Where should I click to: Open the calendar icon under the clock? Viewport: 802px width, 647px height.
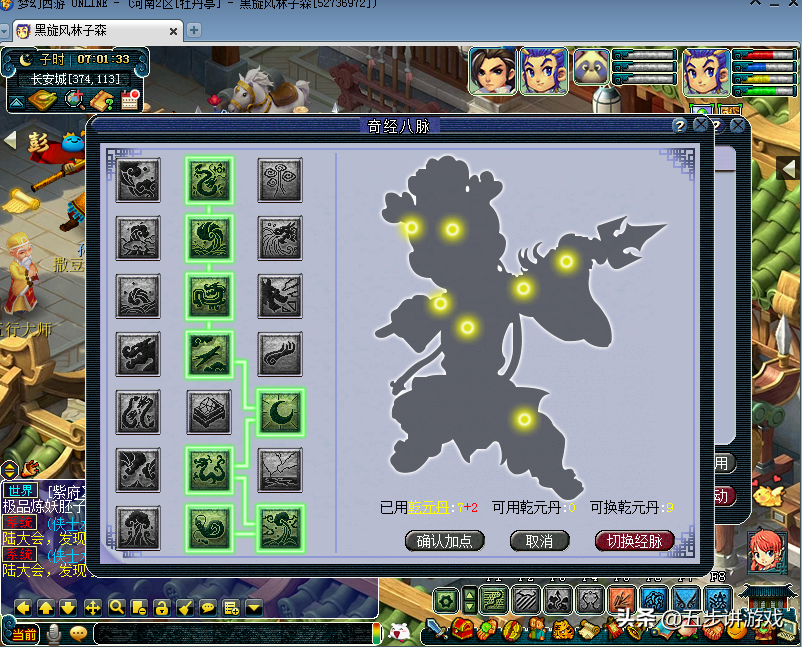[129, 99]
